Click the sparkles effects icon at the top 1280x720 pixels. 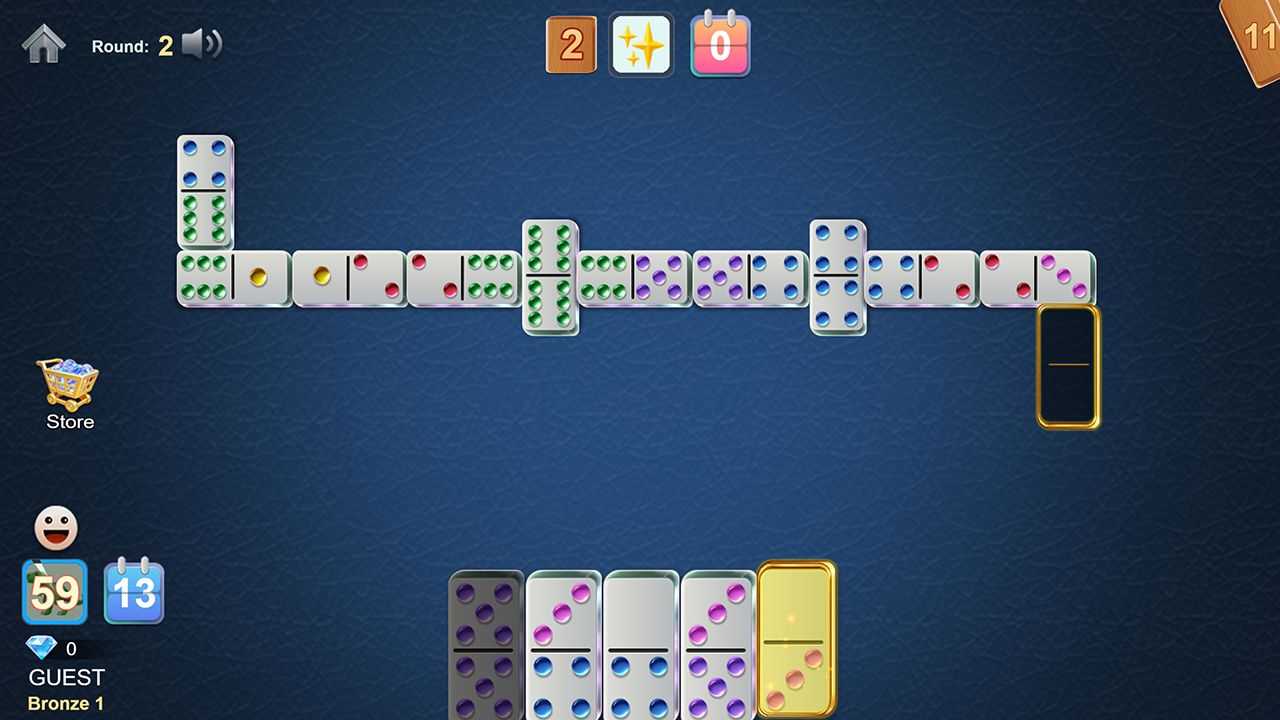click(x=641, y=44)
